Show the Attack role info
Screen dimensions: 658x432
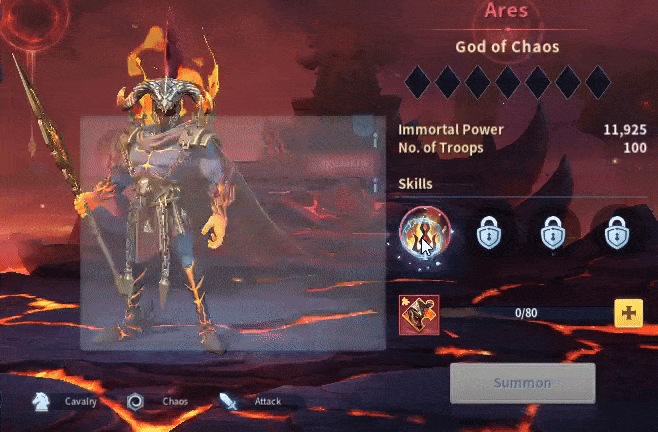pos(251,402)
